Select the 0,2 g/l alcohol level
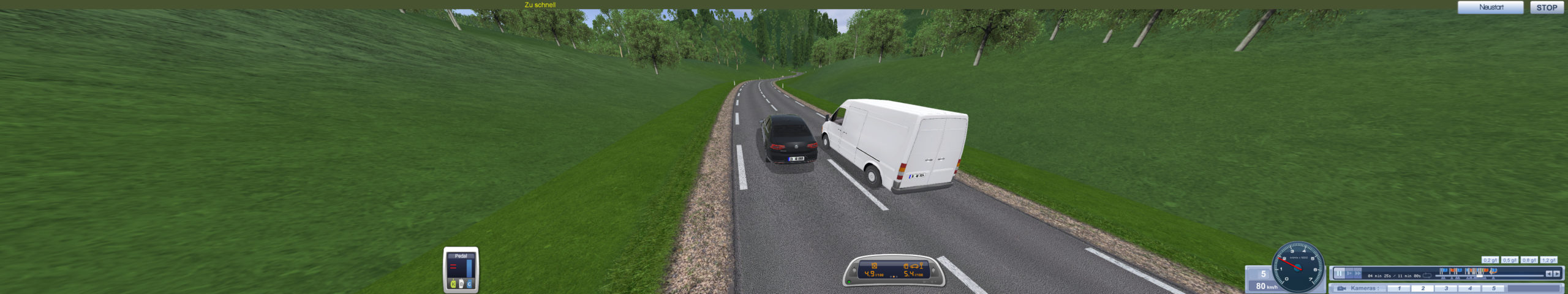The height and width of the screenshot is (294, 1568). [1490, 260]
